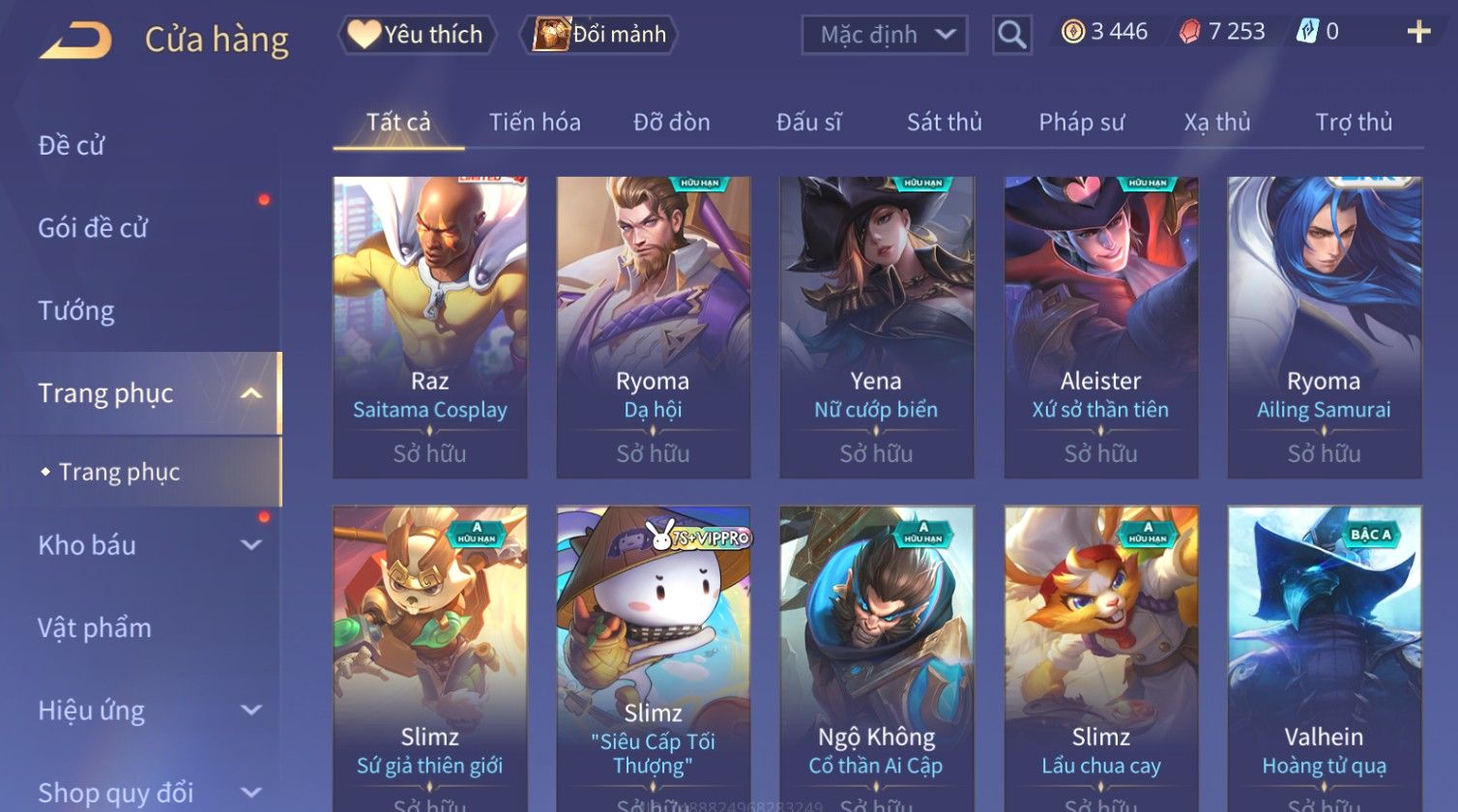Select the Ngộ Không Cổ thần Ai Cập card

(877, 657)
